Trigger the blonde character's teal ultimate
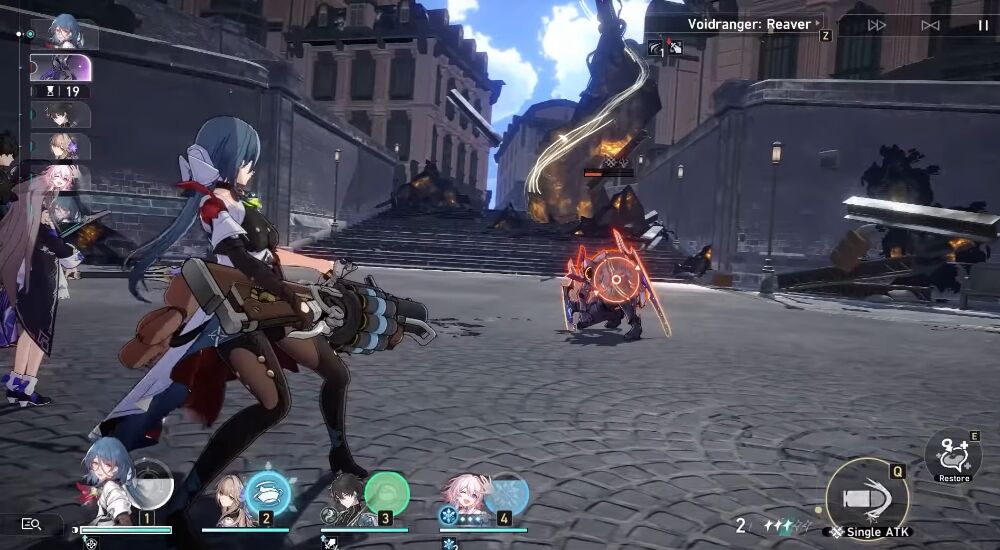1000x550 pixels. (268, 493)
